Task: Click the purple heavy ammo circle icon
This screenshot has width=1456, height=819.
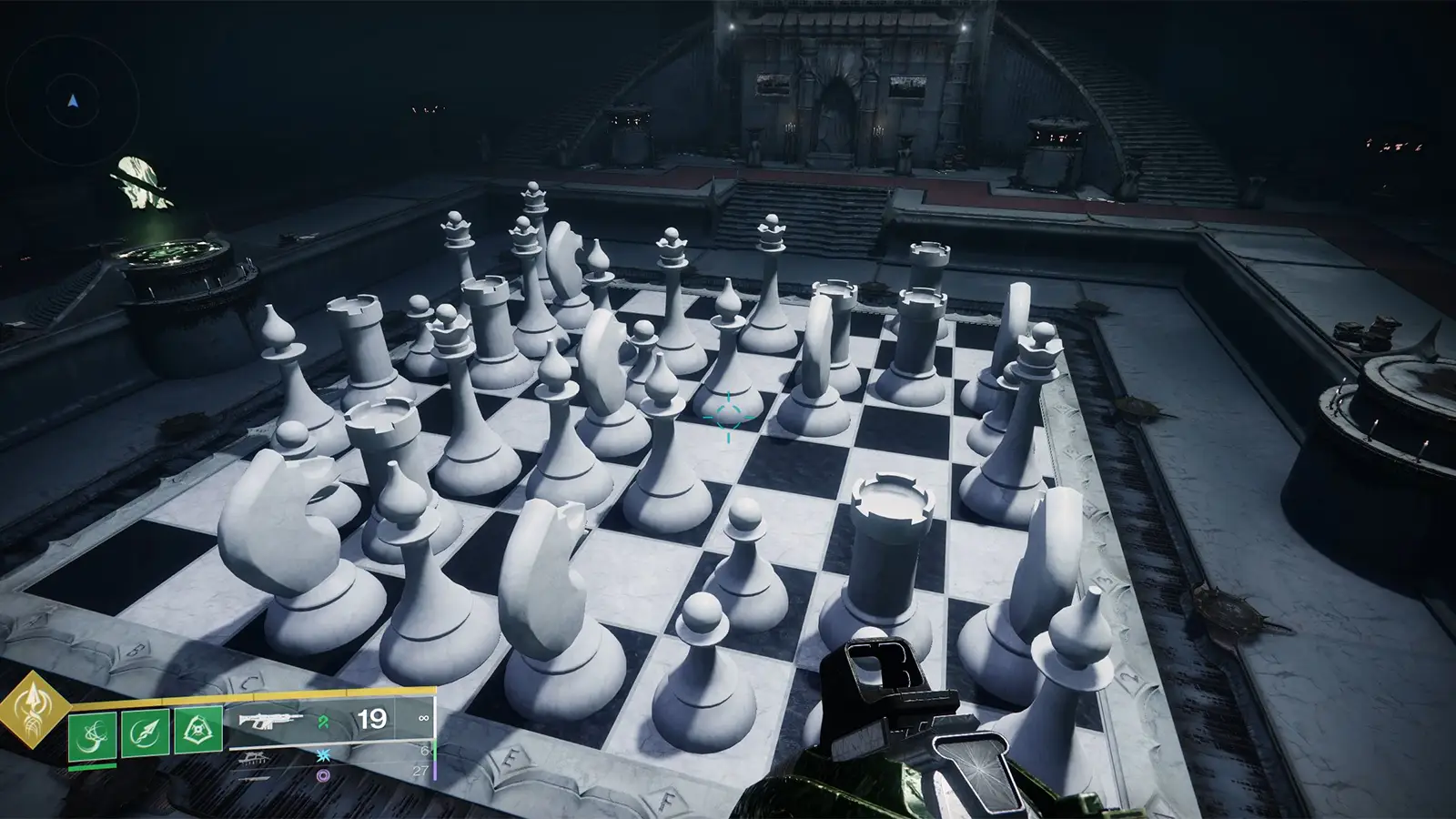Action: (x=323, y=774)
